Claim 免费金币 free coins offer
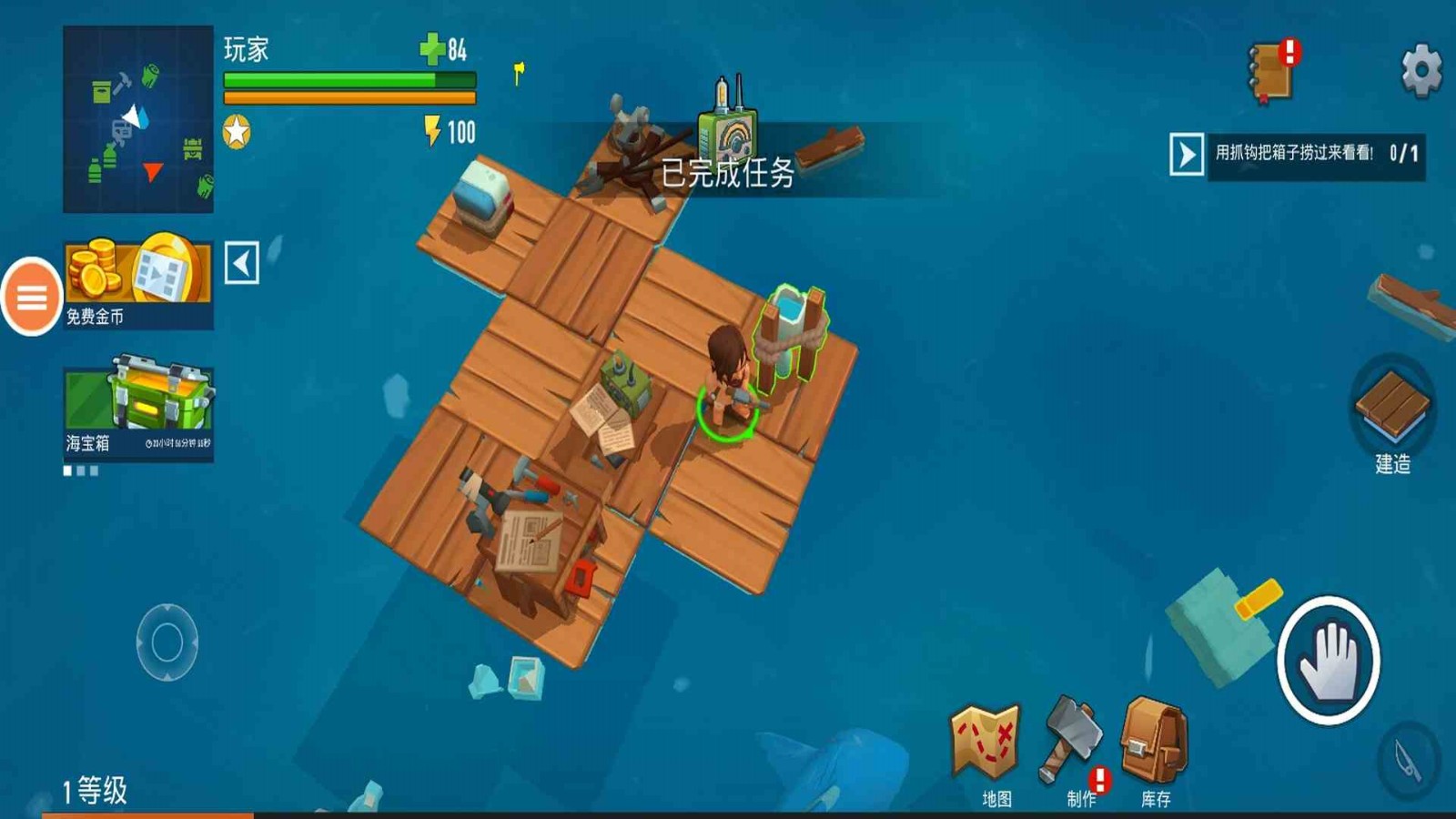Image resolution: width=1456 pixels, height=819 pixels. click(138, 281)
